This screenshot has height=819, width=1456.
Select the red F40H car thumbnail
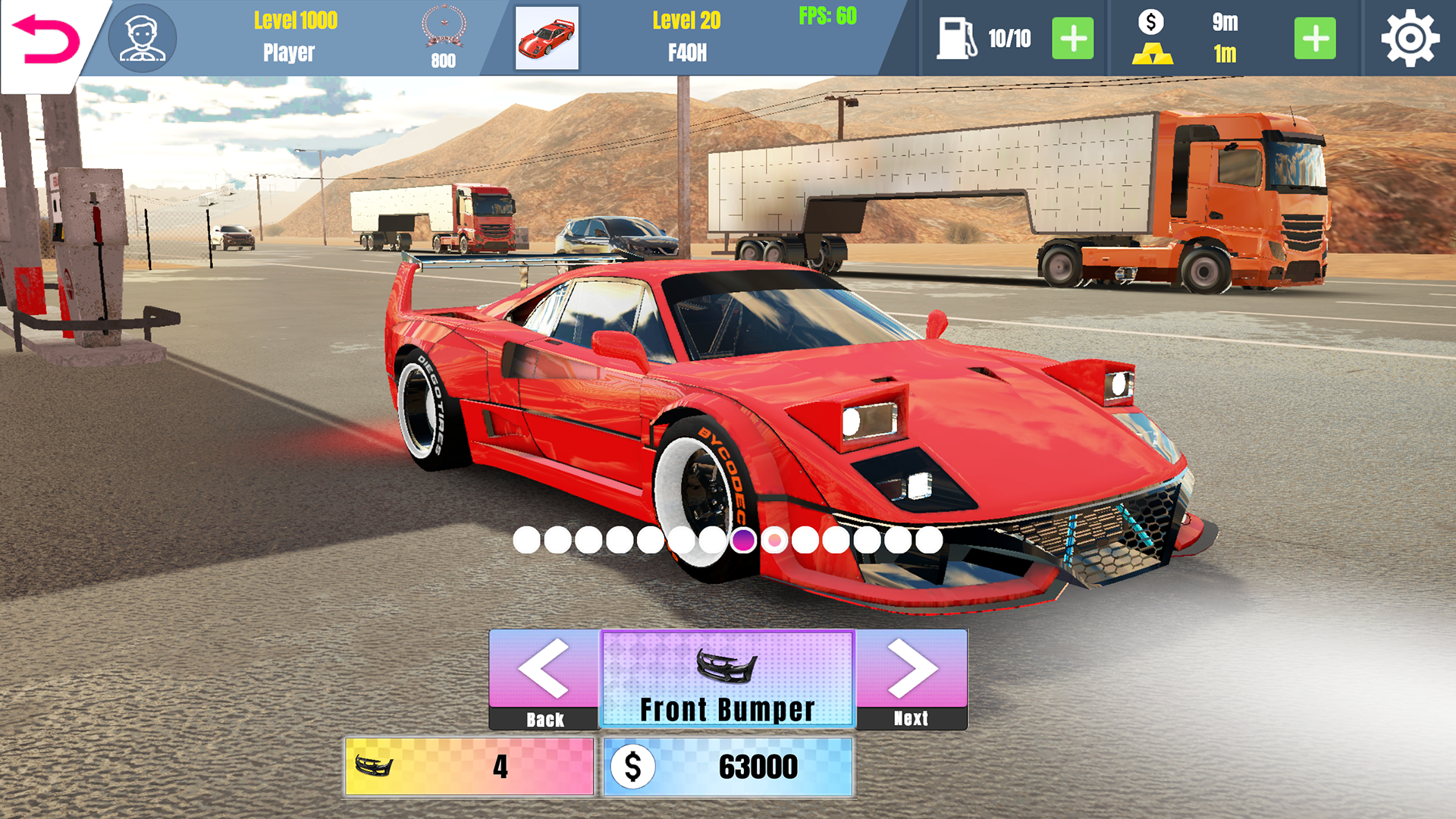point(547,38)
